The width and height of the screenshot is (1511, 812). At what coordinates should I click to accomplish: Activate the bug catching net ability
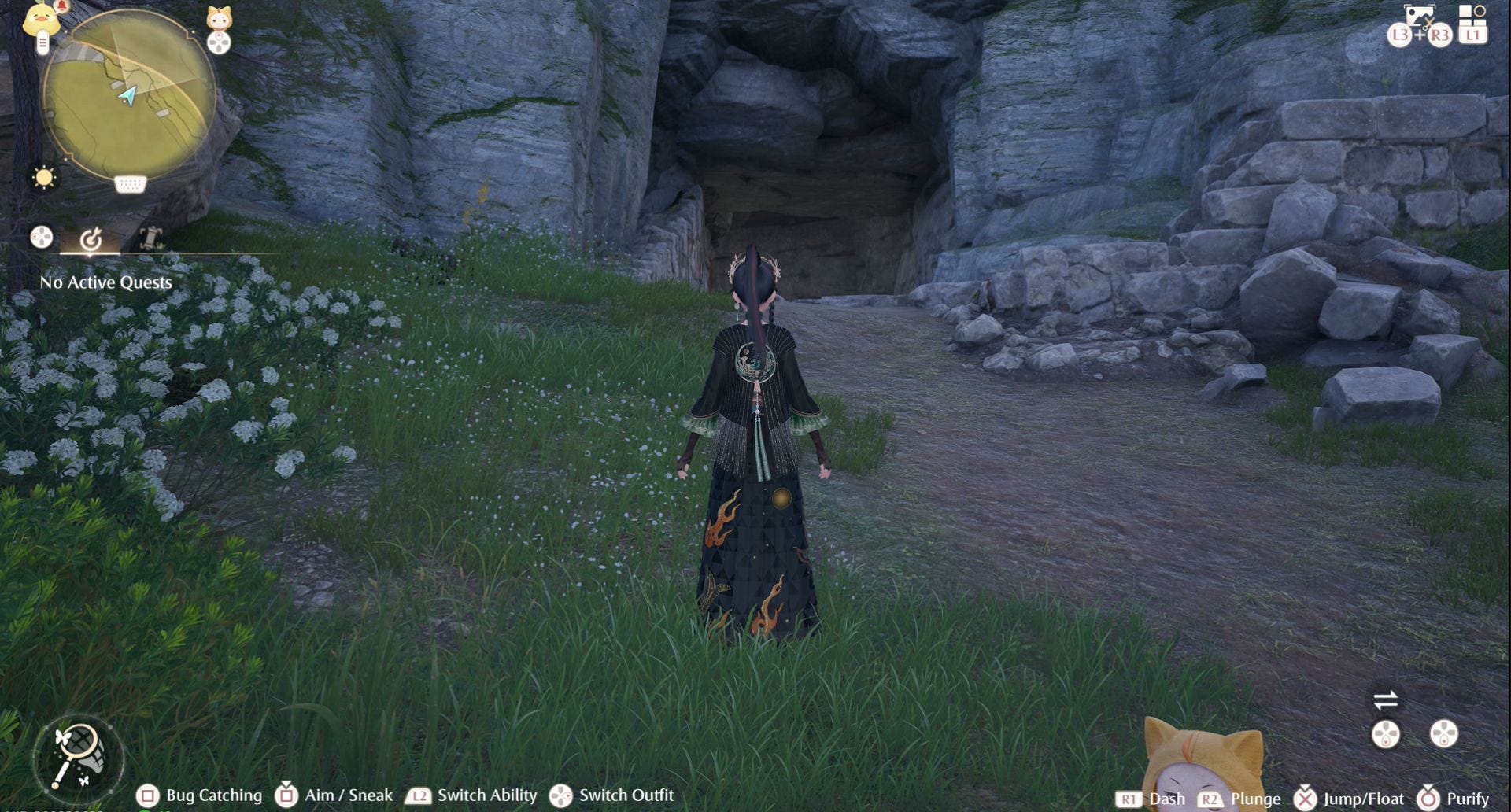(77, 756)
